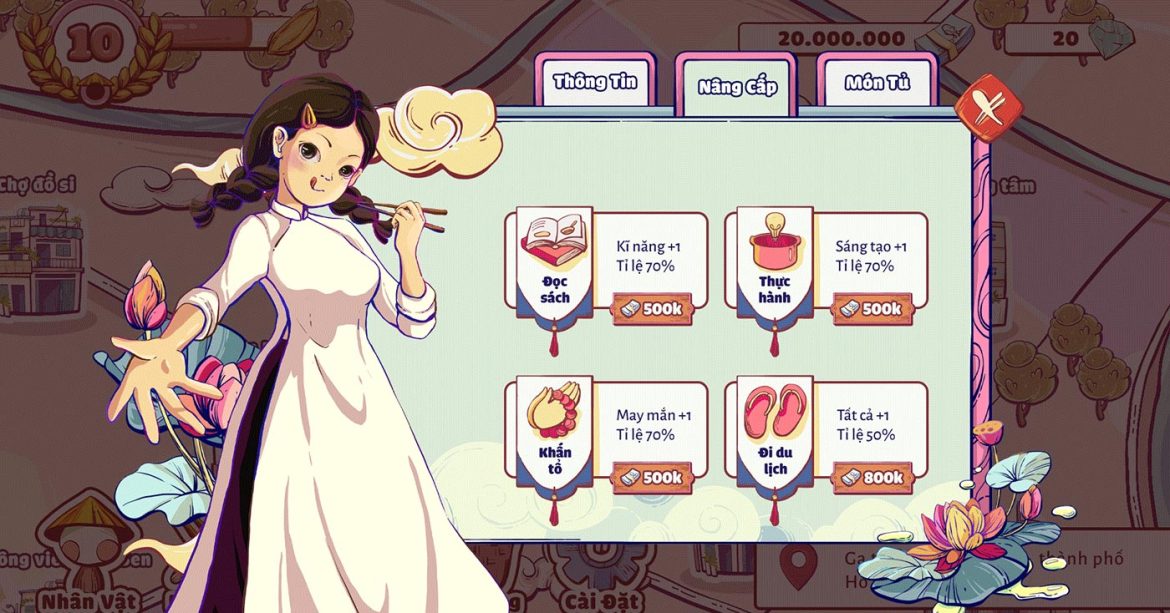Switch to the Thông Tin tab

596,82
